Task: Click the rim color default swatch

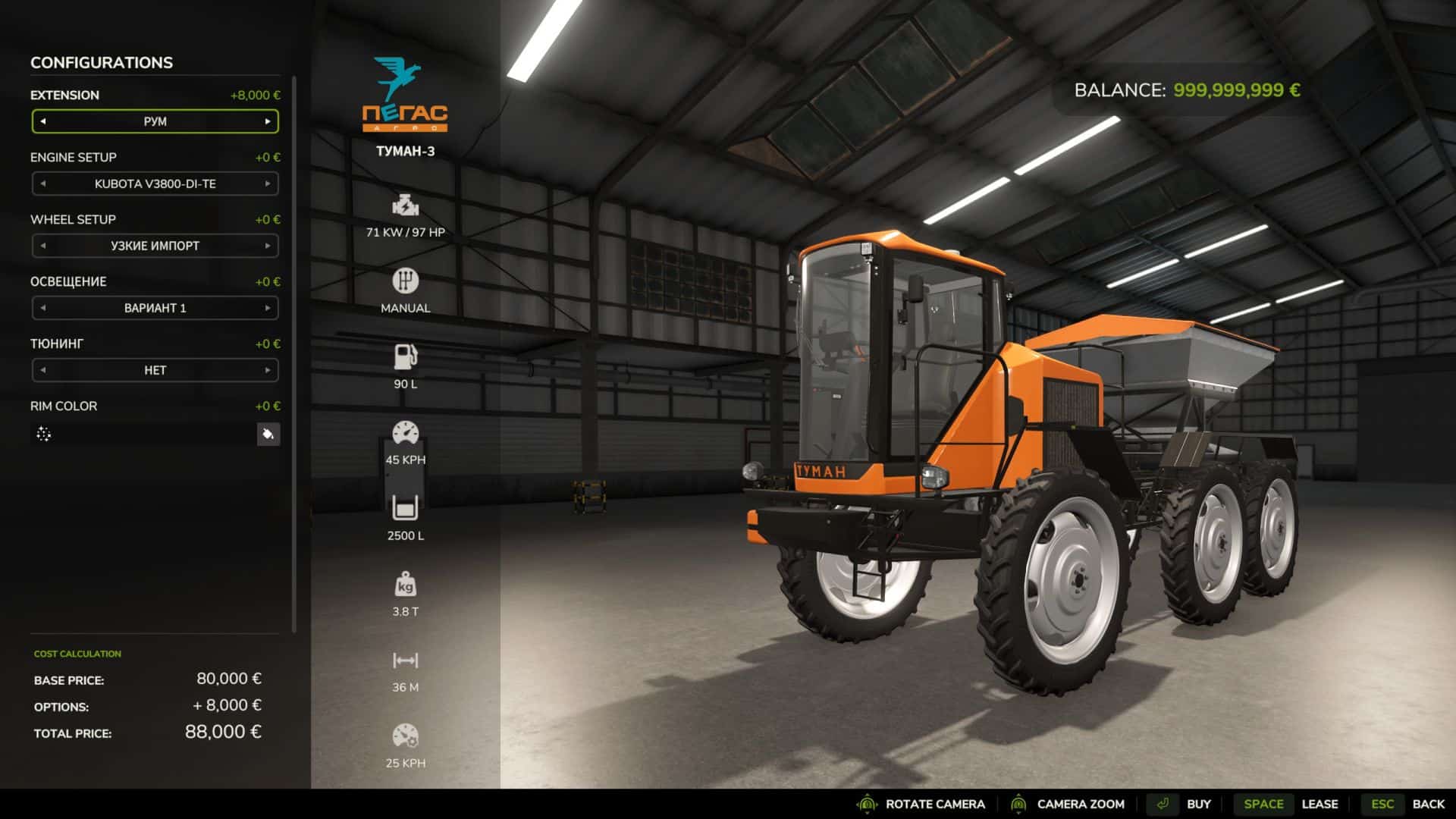Action: click(44, 435)
